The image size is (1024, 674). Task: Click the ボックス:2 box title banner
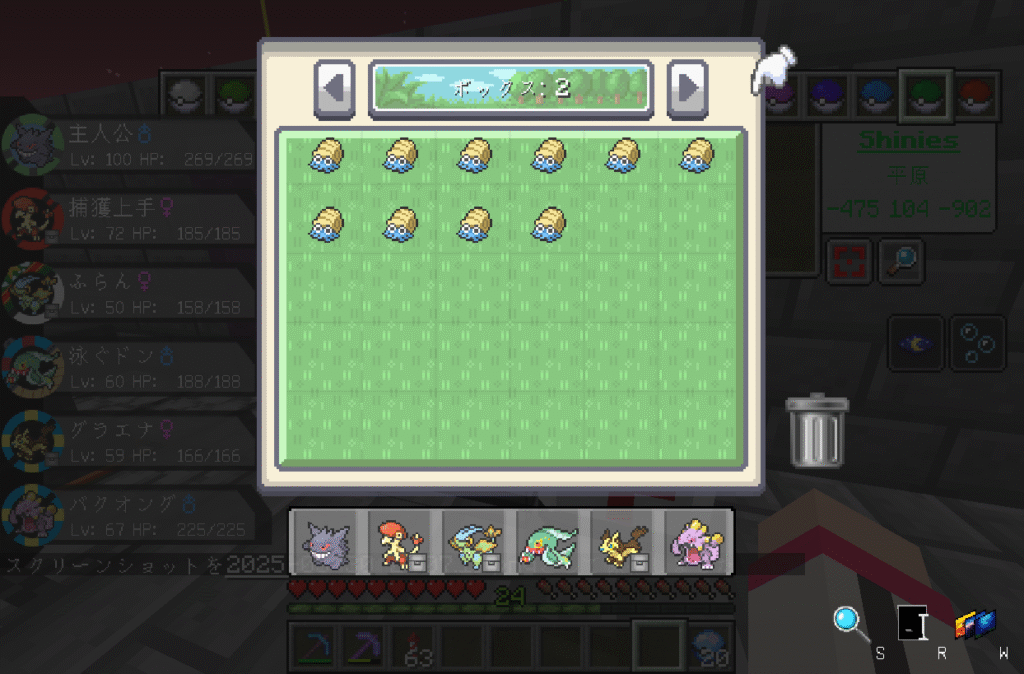511,88
